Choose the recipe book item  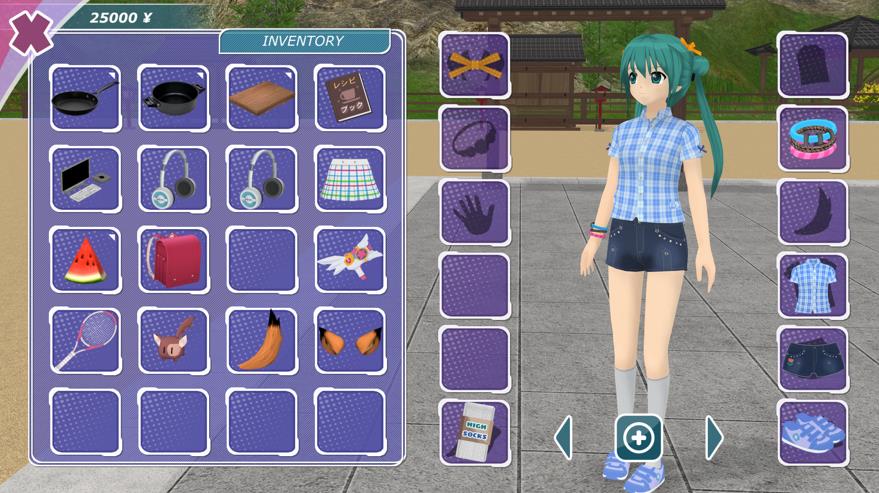pos(350,98)
